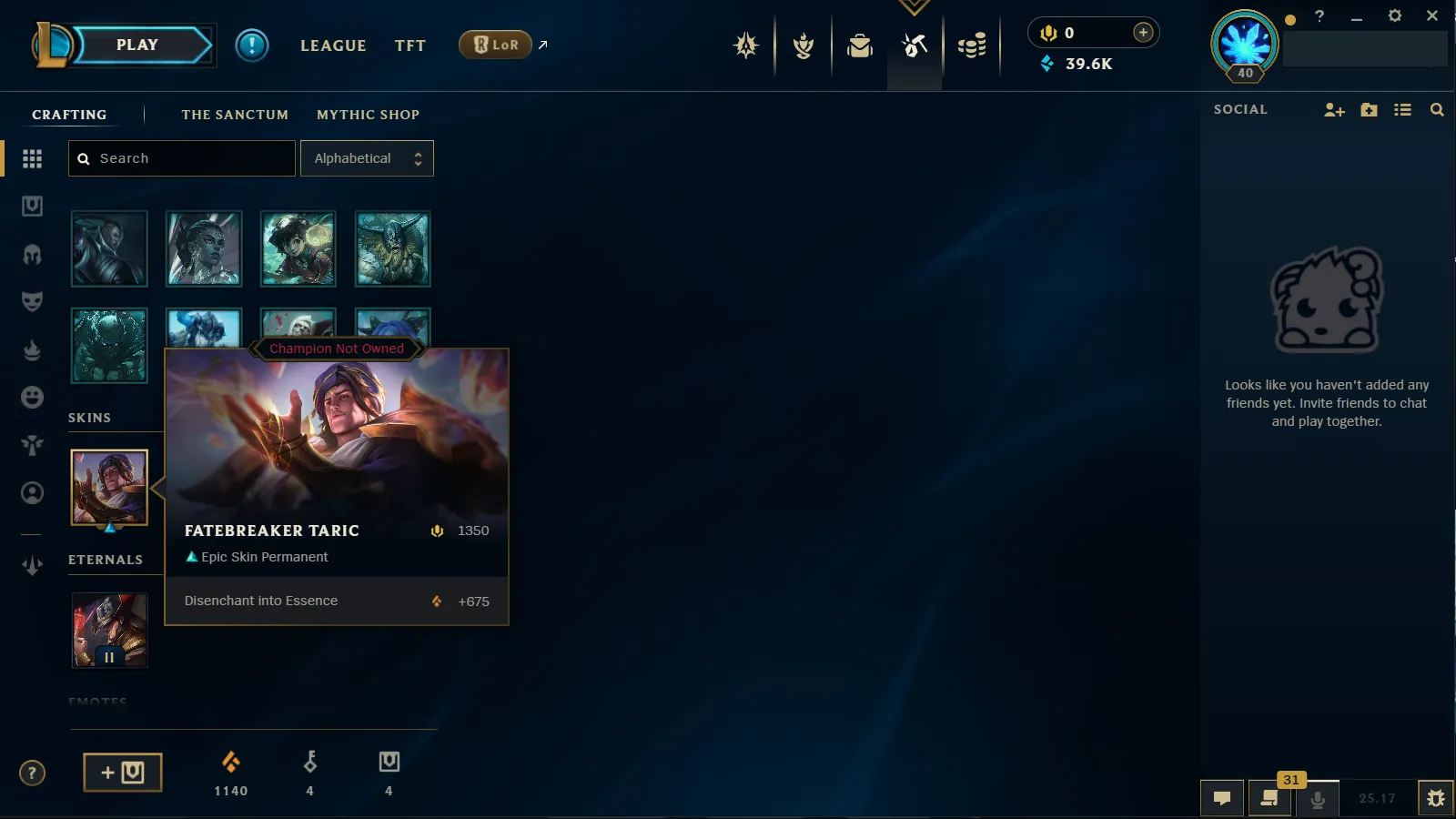The width and height of the screenshot is (1456, 819).
Task: Select the emotes category icon
Action: point(32,398)
